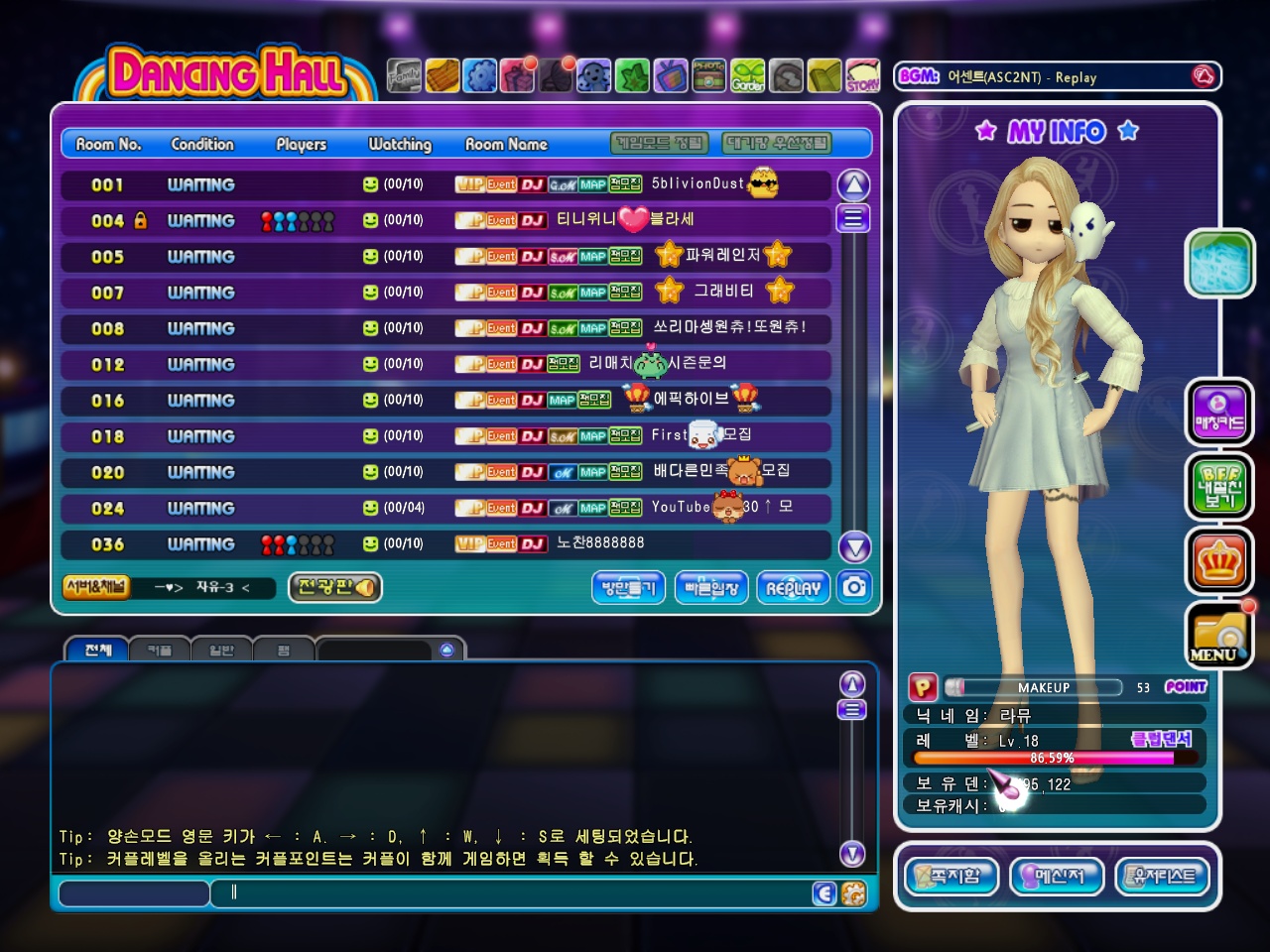Open the Story icon
Viewport: 1270px width, 952px height.
[862, 76]
